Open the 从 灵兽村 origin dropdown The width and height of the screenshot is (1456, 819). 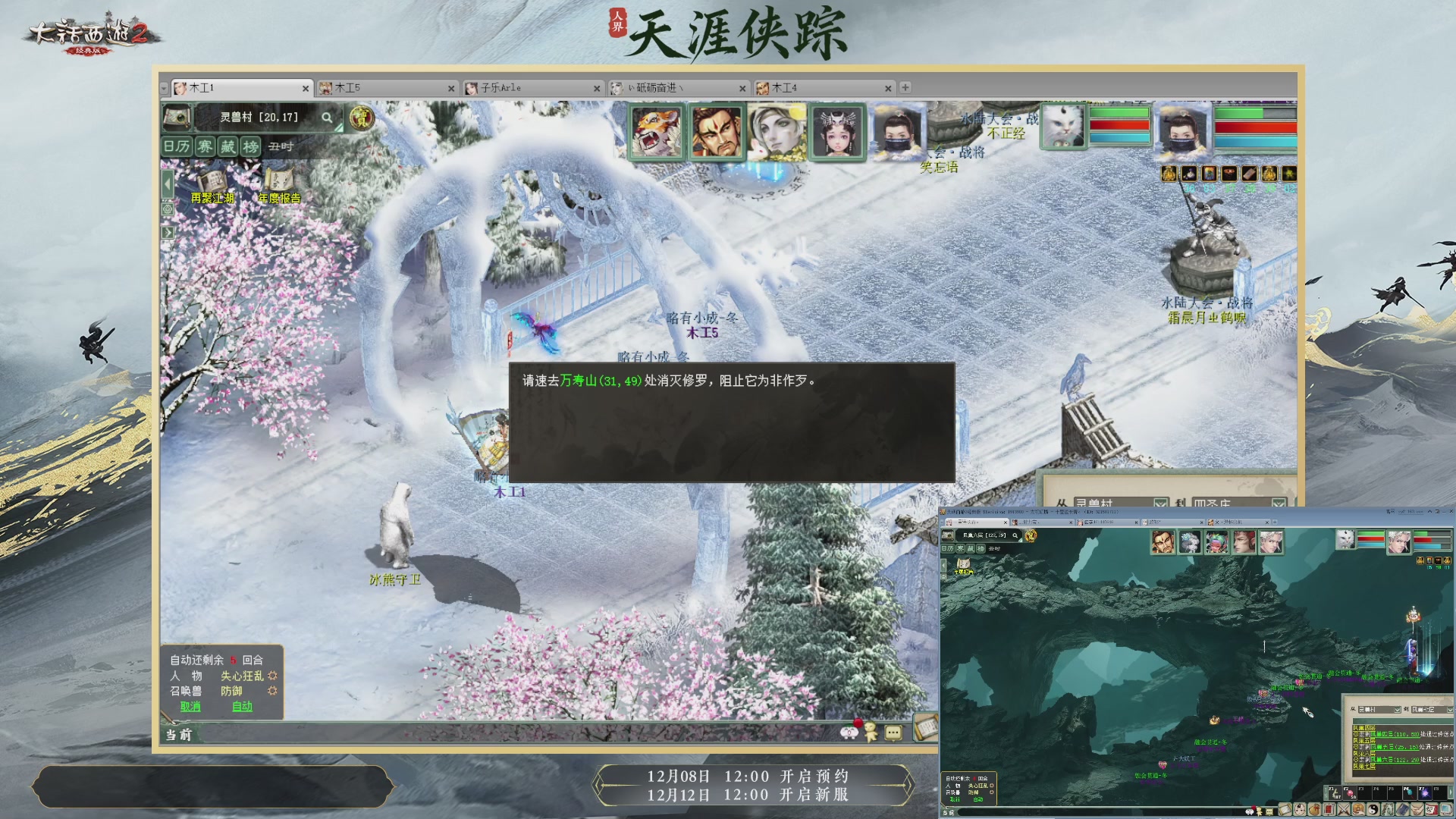pyautogui.click(x=1161, y=503)
